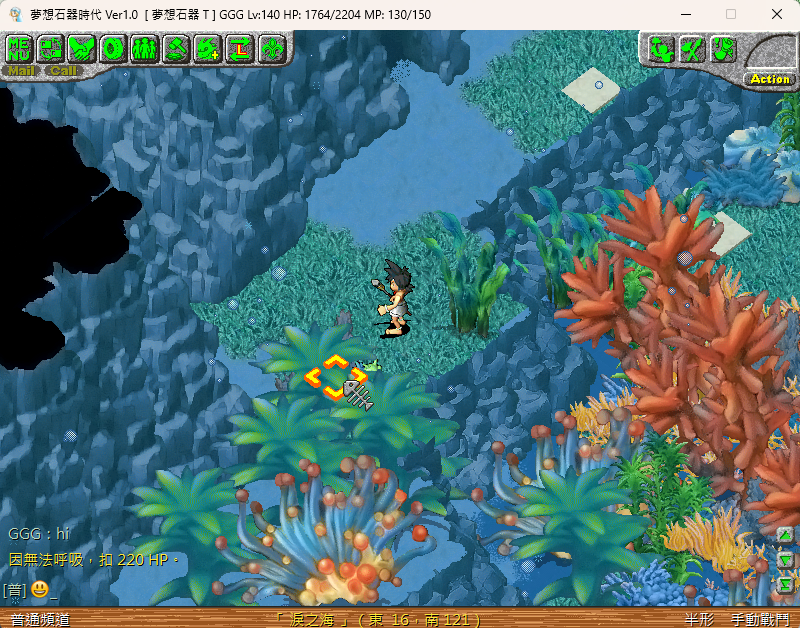Click the Call button
The image size is (800, 628).
63,71
